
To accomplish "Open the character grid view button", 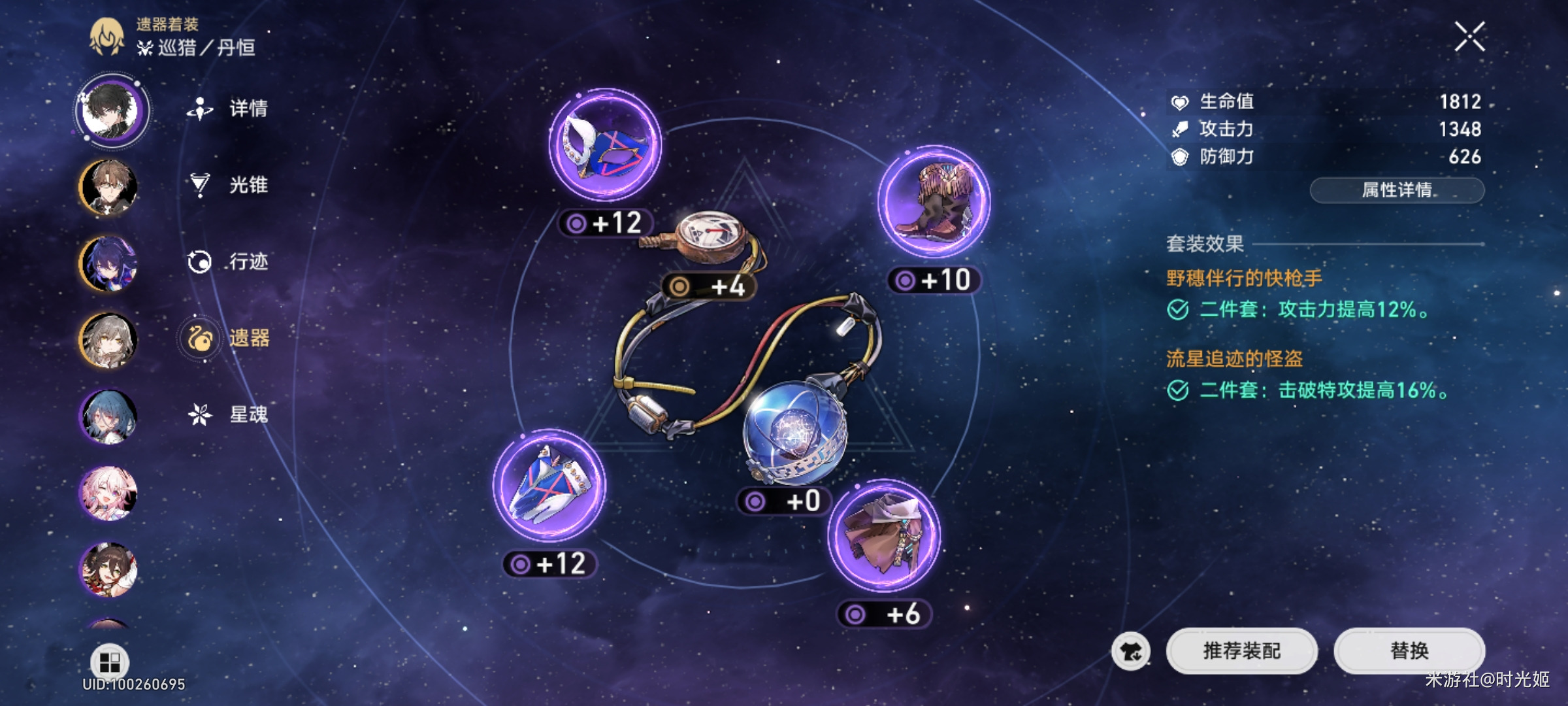I will [109, 662].
